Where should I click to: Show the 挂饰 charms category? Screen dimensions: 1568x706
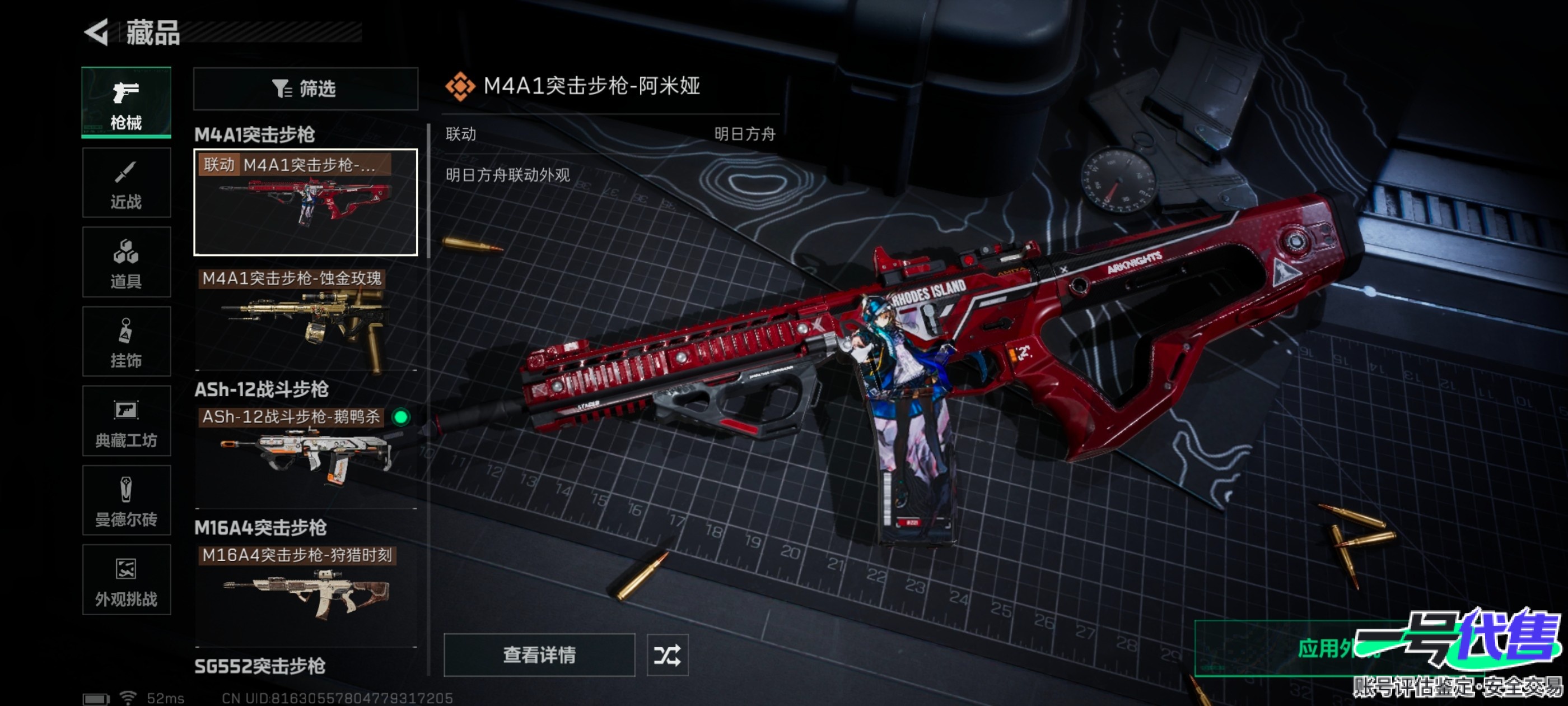126,341
